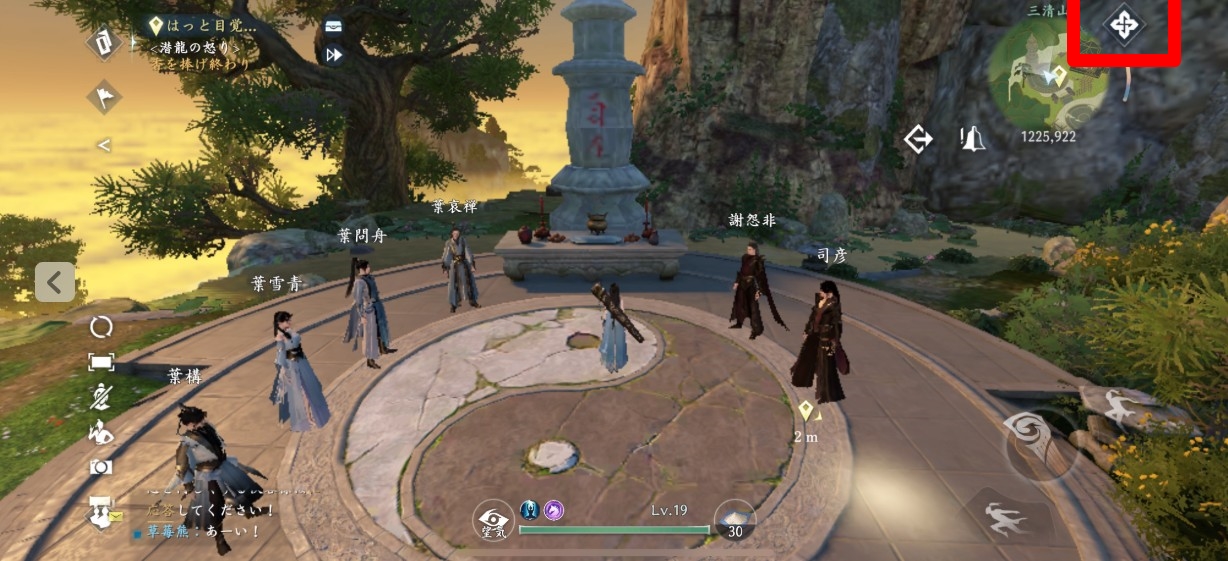The height and width of the screenshot is (561, 1228).
Task: Select the 潜龍の怒り quest tracker
Action: pyautogui.click(x=198, y=47)
